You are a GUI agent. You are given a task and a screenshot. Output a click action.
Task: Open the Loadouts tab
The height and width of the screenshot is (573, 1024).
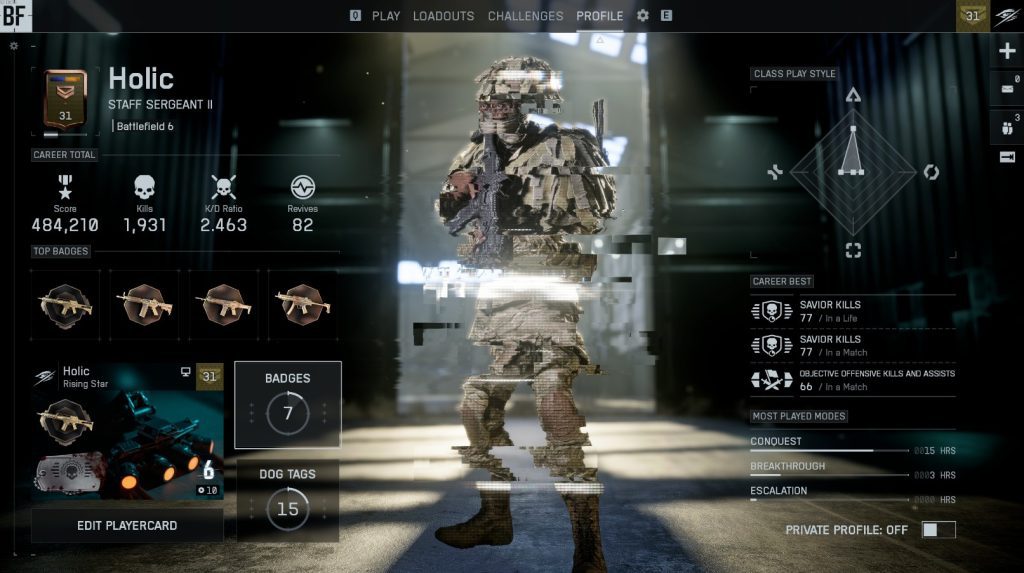tap(443, 16)
